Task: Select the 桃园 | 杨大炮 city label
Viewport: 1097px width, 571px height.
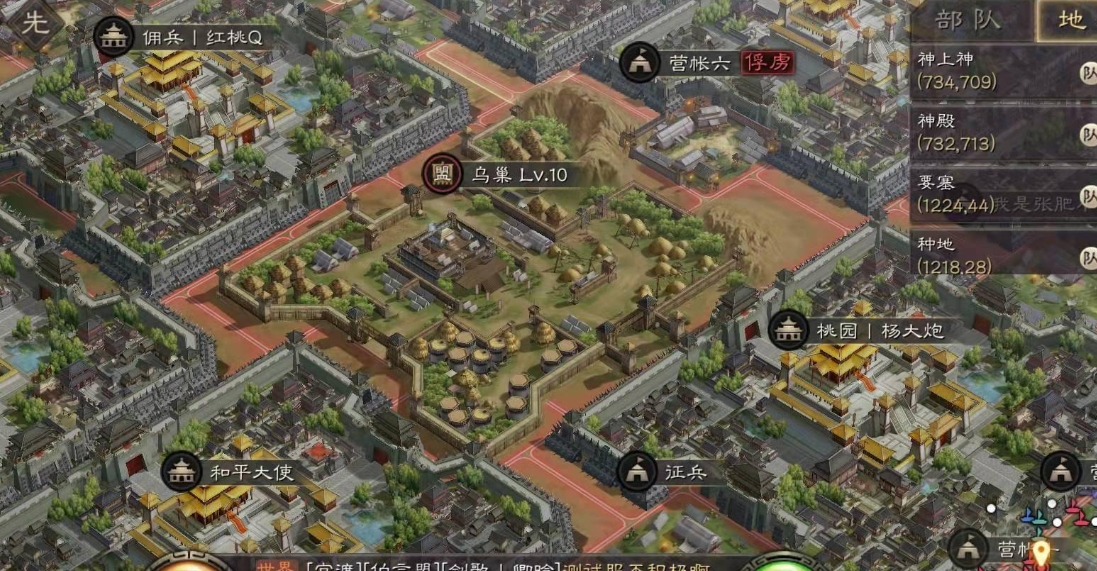Action: coord(858,329)
